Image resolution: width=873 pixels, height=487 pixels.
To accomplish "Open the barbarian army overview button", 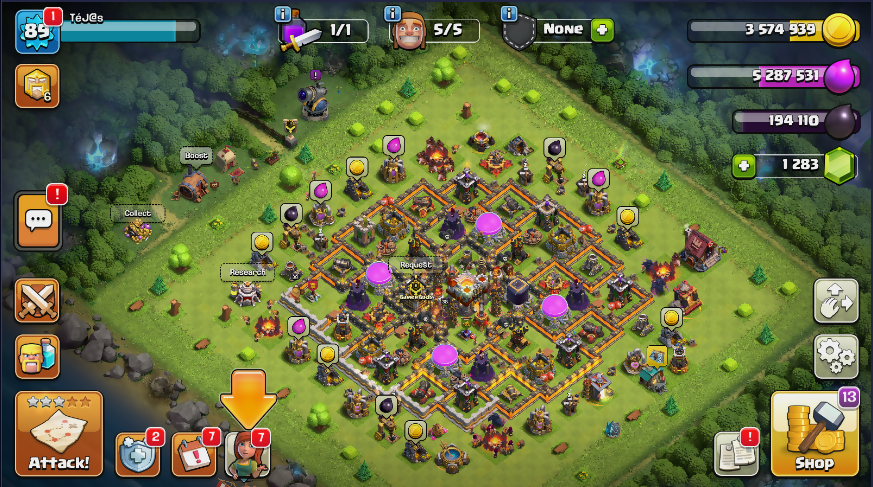I will [x=37, y=355].
